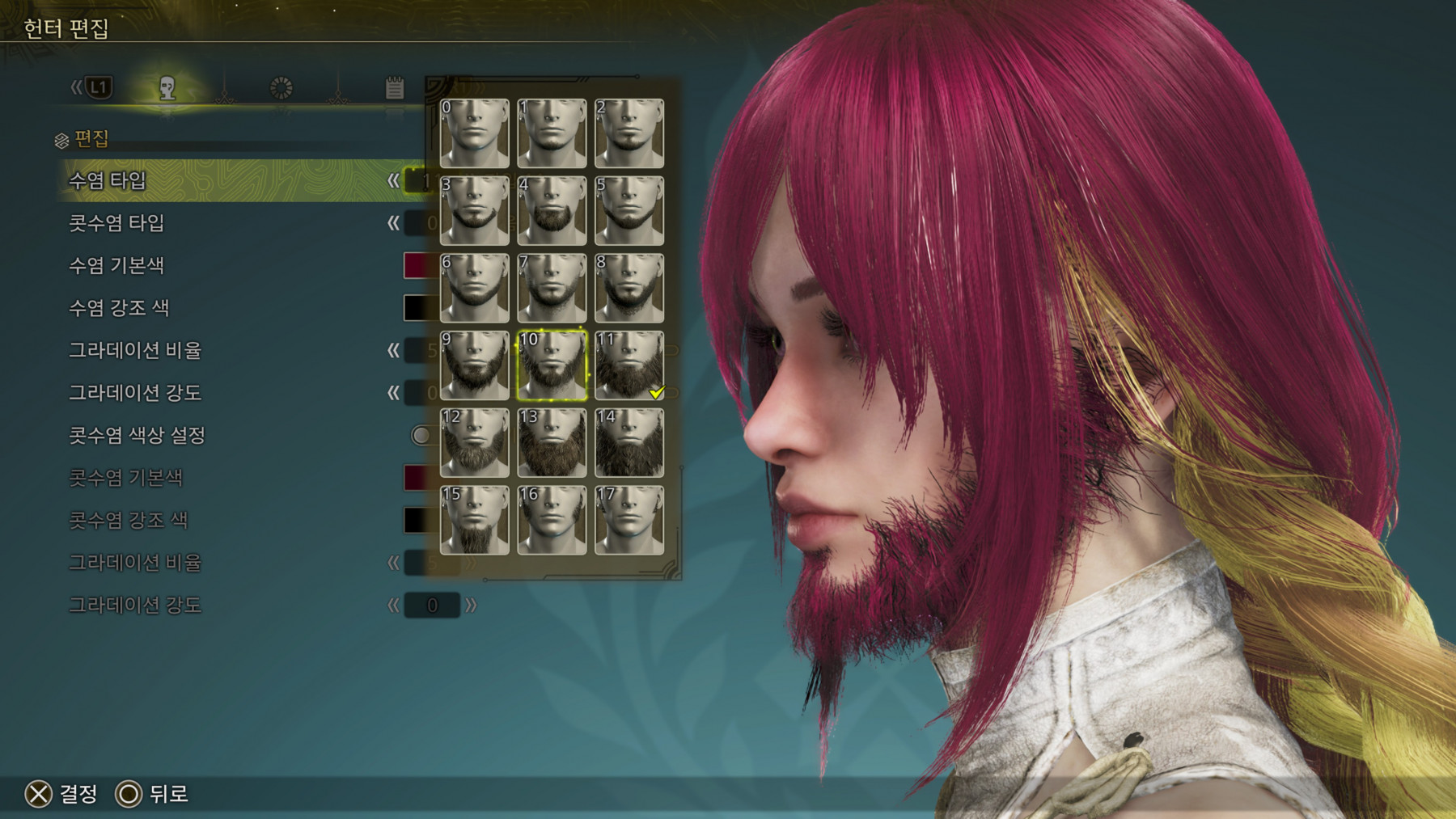Increase the bottom 그라데이션 강도 value arrow
1456x819 pixels.
pyautogui.click(x=471, y=605)
